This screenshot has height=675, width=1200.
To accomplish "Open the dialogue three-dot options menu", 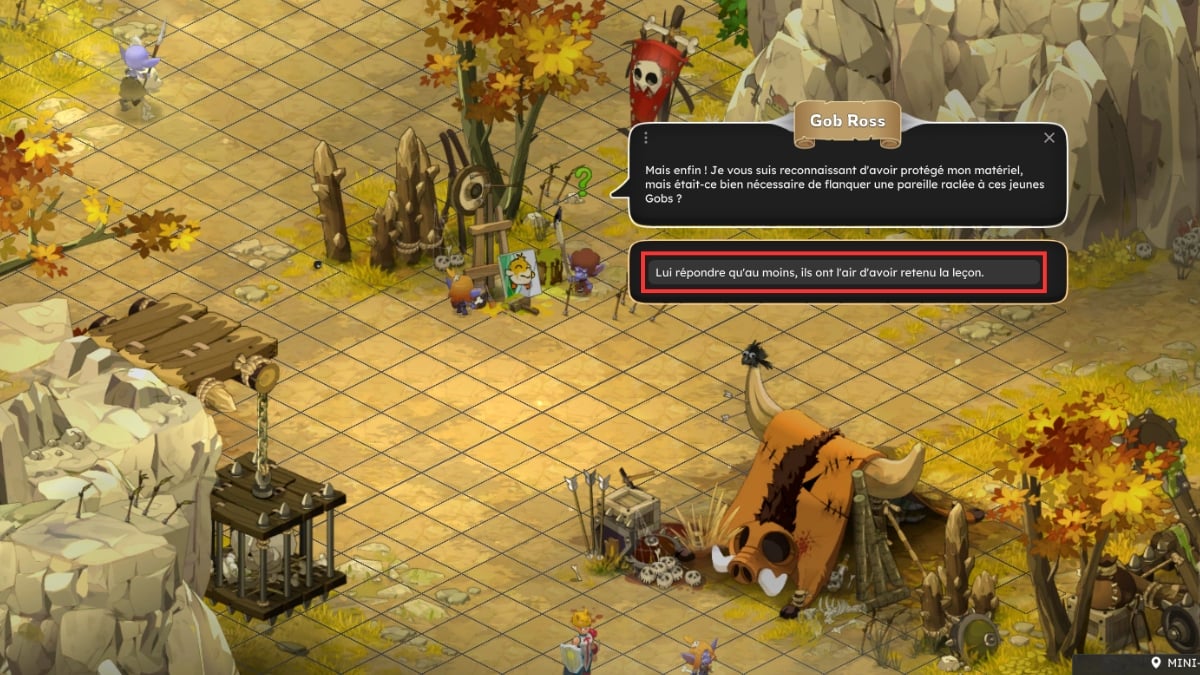I will tap(646, 138).
